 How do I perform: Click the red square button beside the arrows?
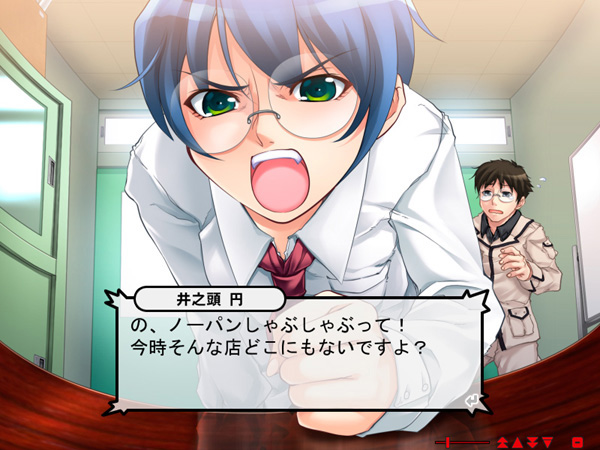(x=576, y=441)
